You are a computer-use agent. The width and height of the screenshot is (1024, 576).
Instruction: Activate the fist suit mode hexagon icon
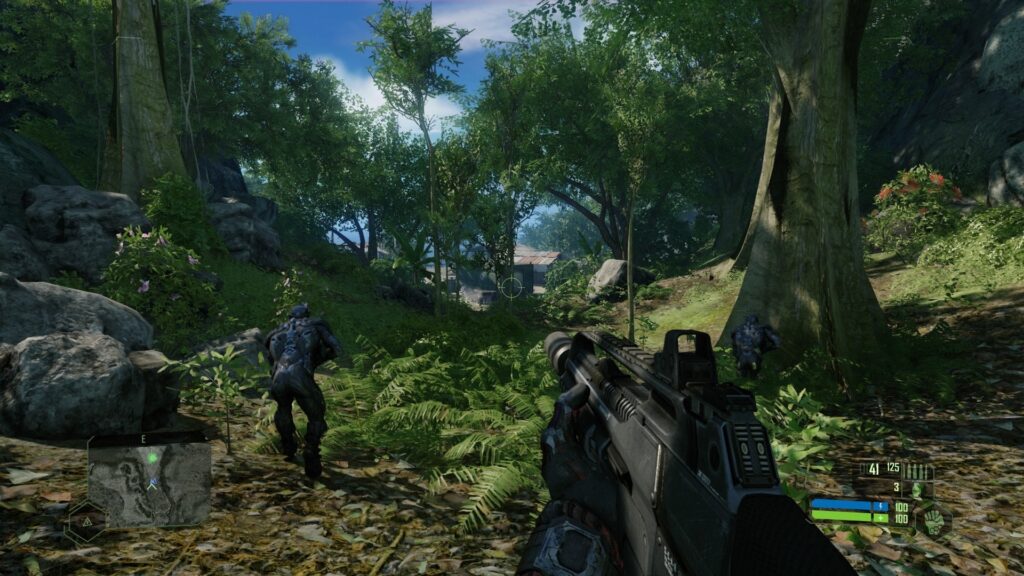coord(932,519)
